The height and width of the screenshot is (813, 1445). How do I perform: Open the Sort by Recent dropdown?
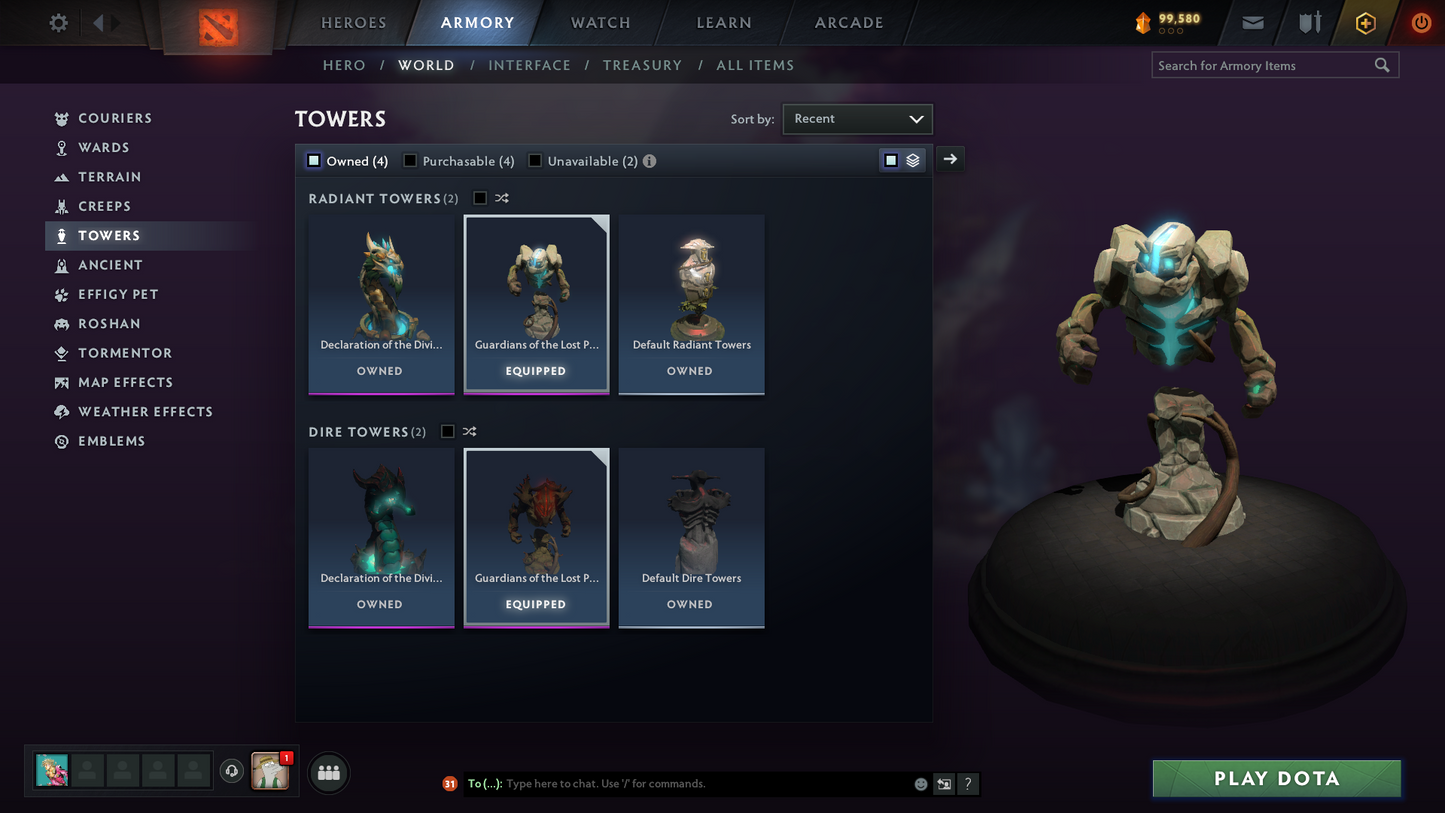click(857, 118)
